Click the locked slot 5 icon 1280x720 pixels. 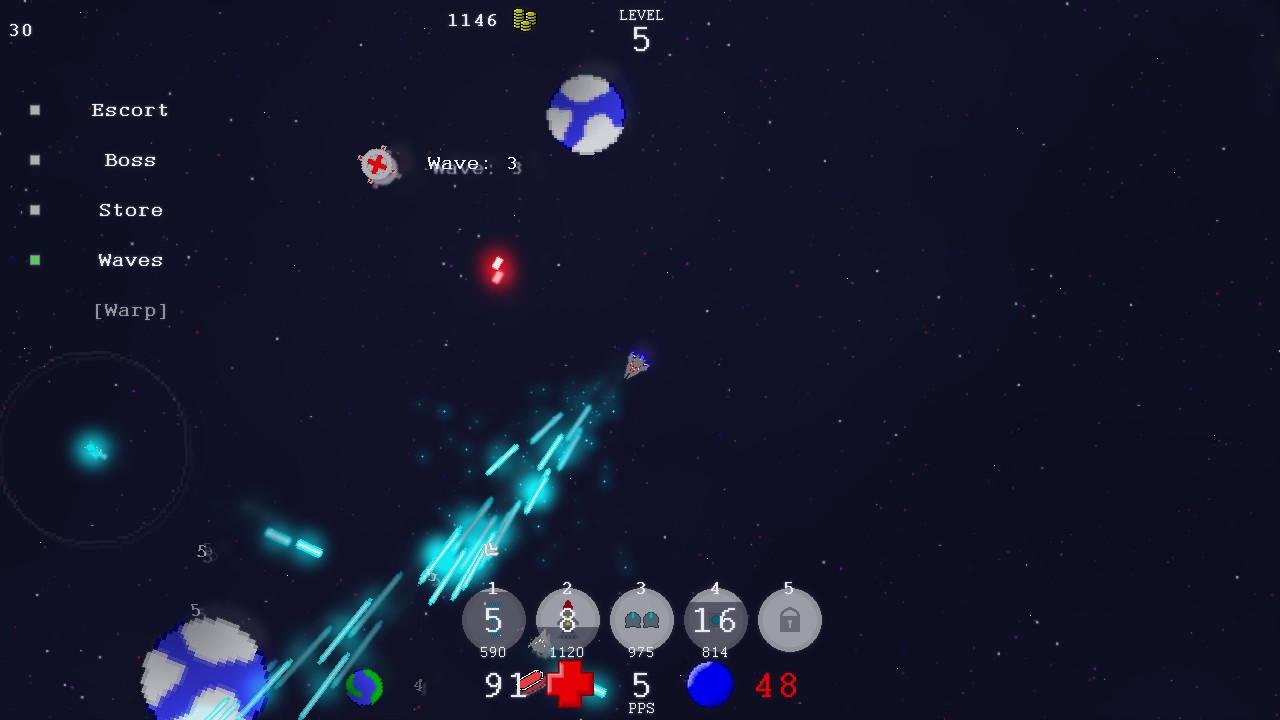coord(790,620)
